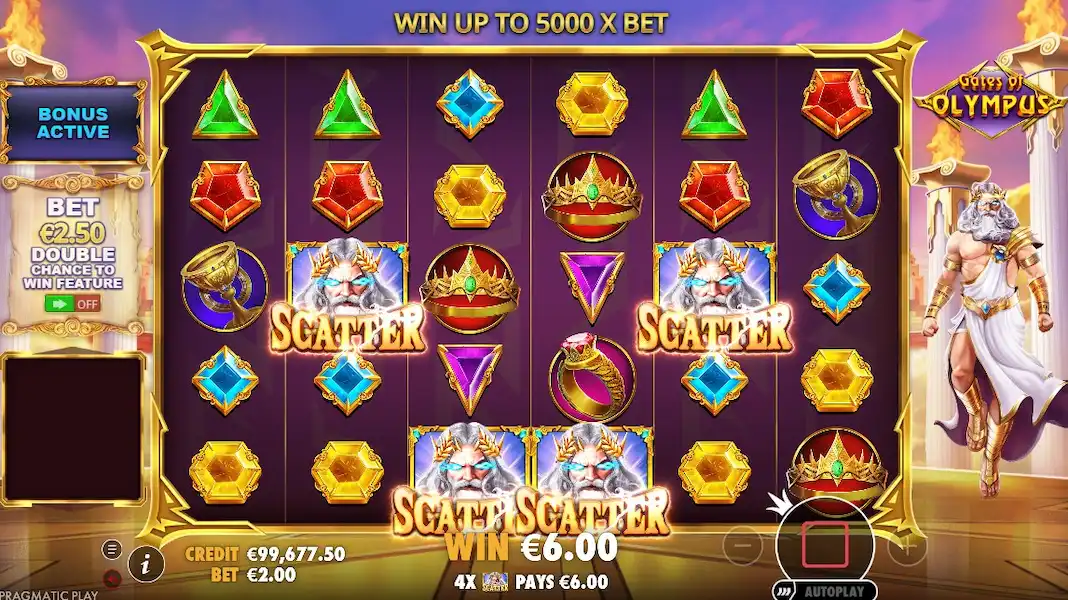Viewport: 1068px width, 600px height.
Task: Increase the bet with the plus button
Action: [x=907, y=546]
